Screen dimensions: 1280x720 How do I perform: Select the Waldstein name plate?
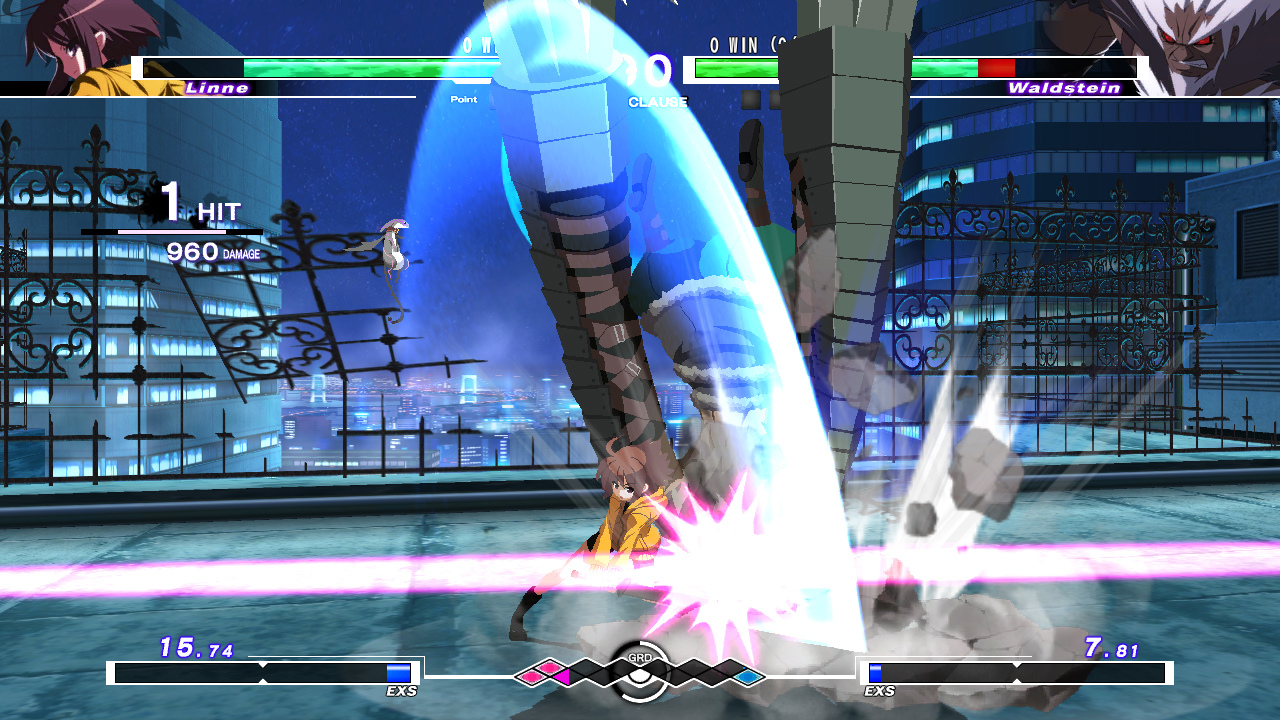(x=1063, y=88)
